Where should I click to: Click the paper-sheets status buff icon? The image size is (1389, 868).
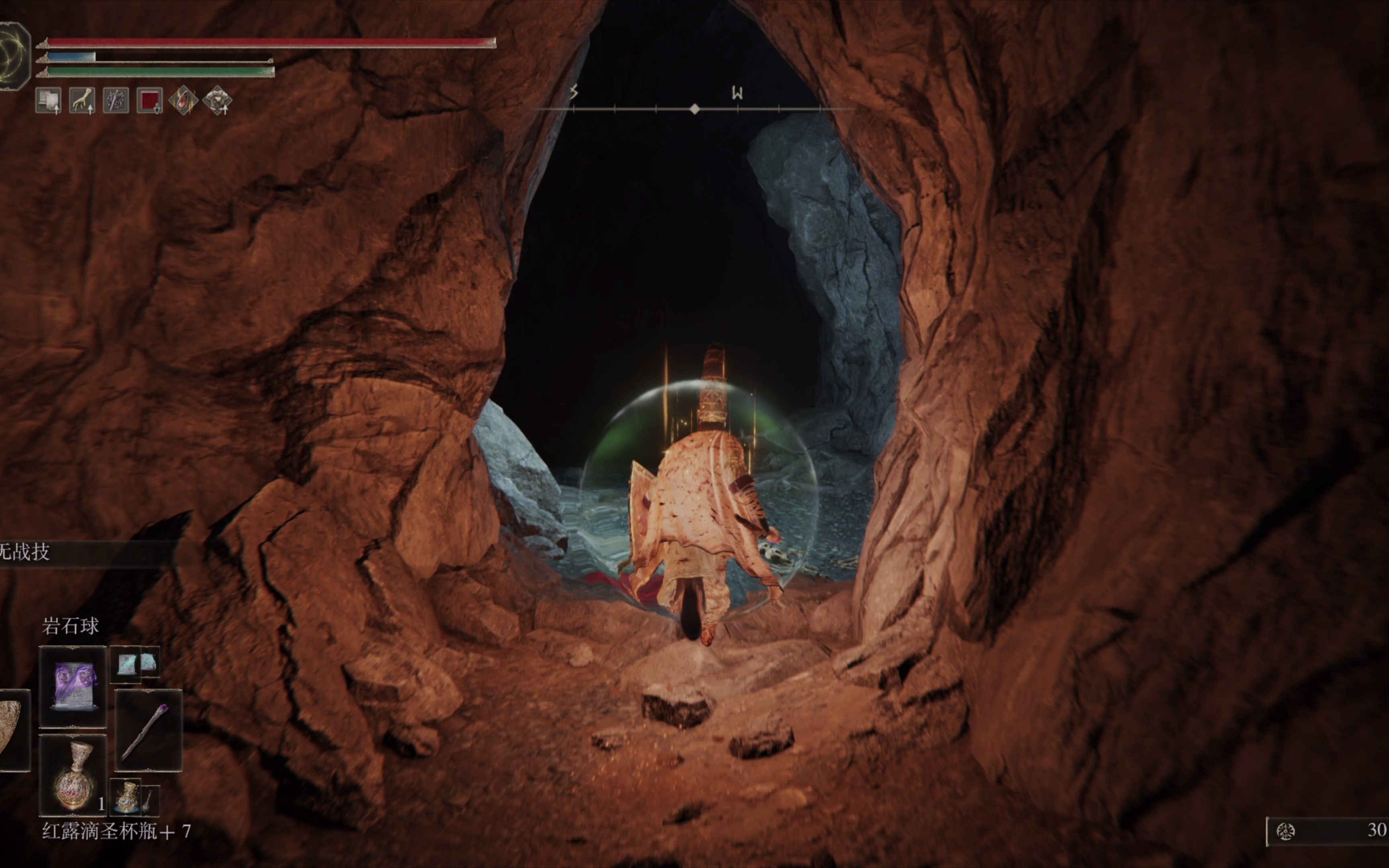pyautogui.click(x=49, y=100)
